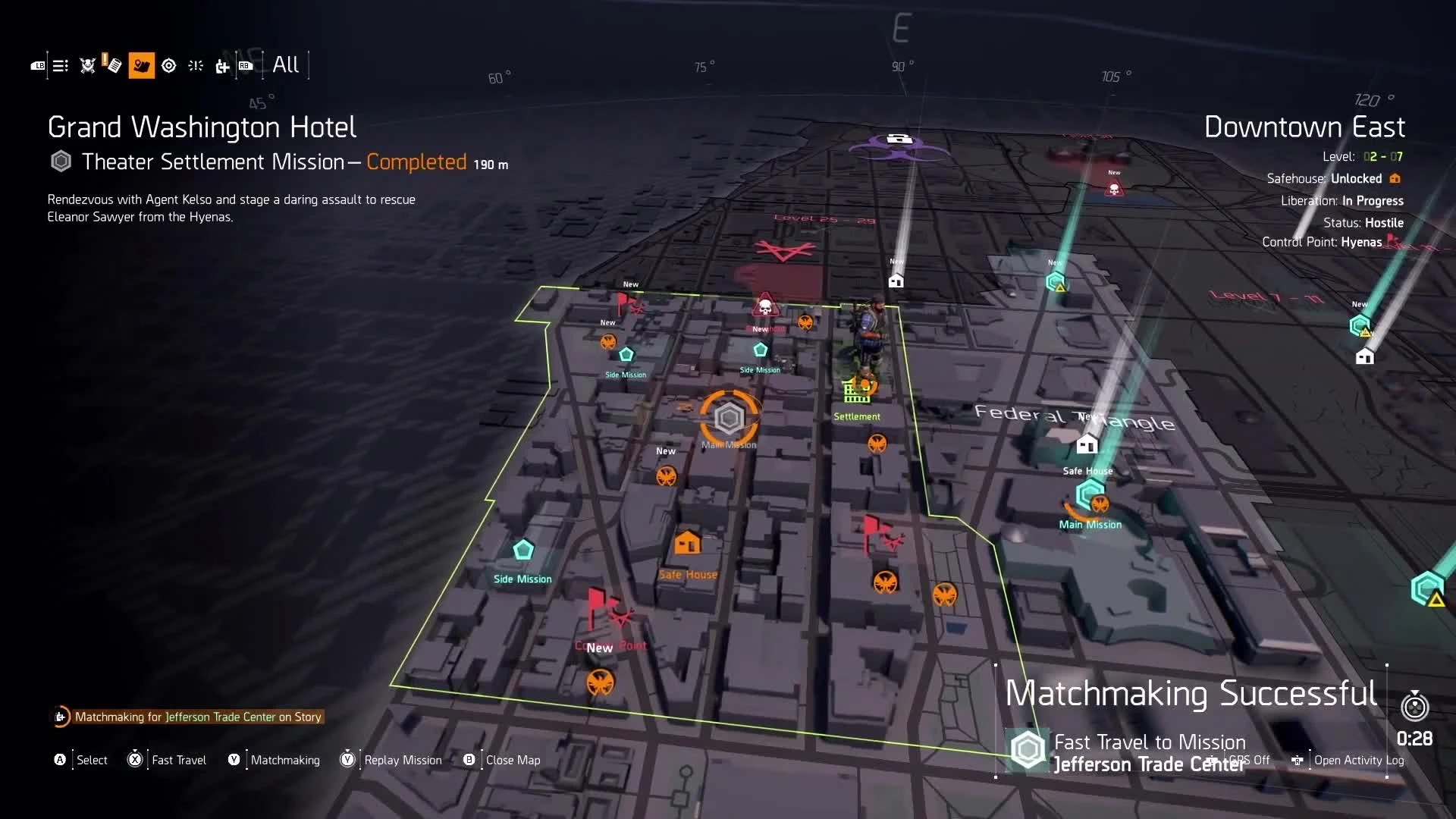Click the 0:28 countdown progress ring
Viewport: 1456px width, 819px height.
tap(1415, 707)
